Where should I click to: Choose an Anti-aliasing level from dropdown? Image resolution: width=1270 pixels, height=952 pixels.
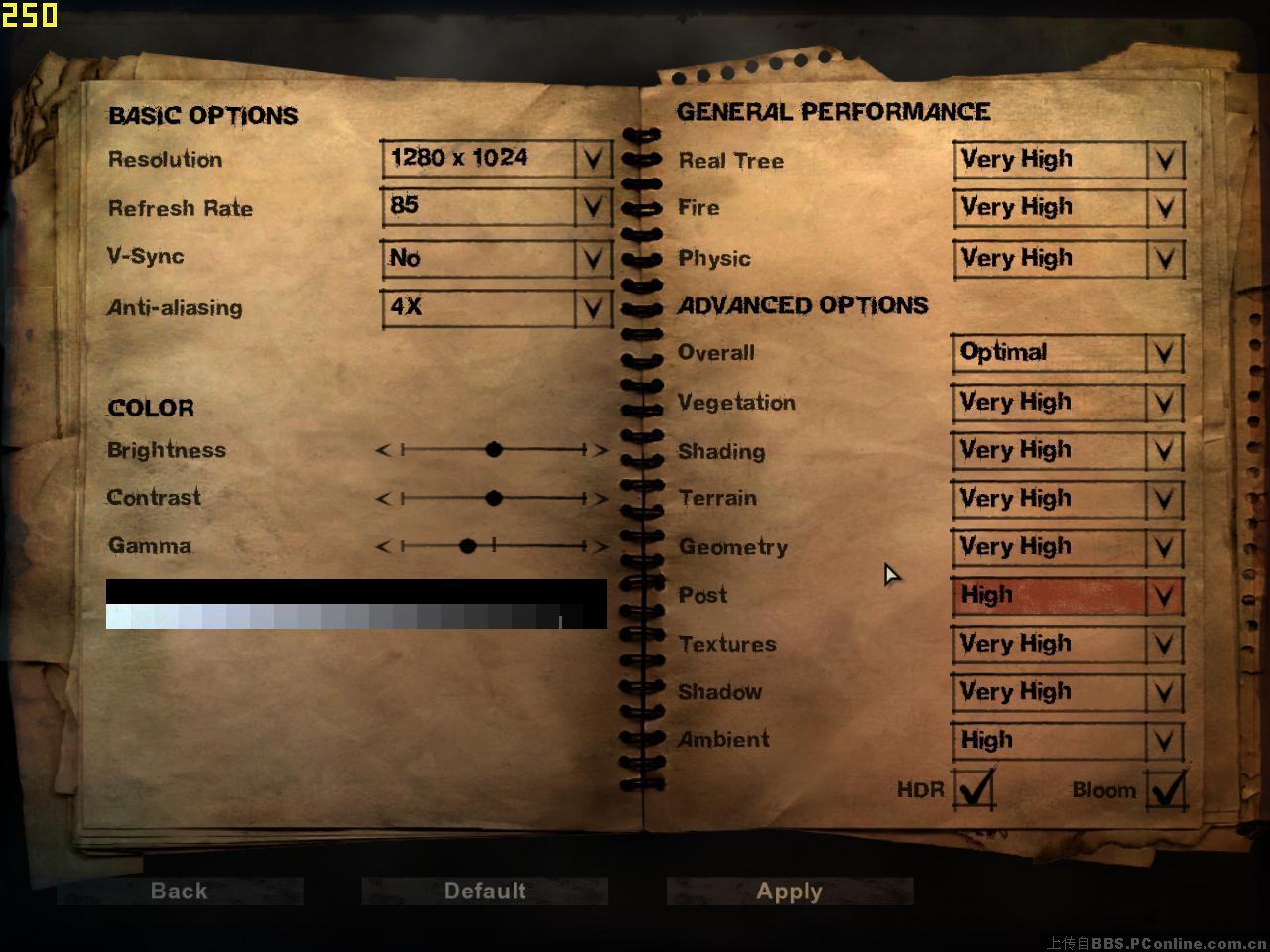495,307
